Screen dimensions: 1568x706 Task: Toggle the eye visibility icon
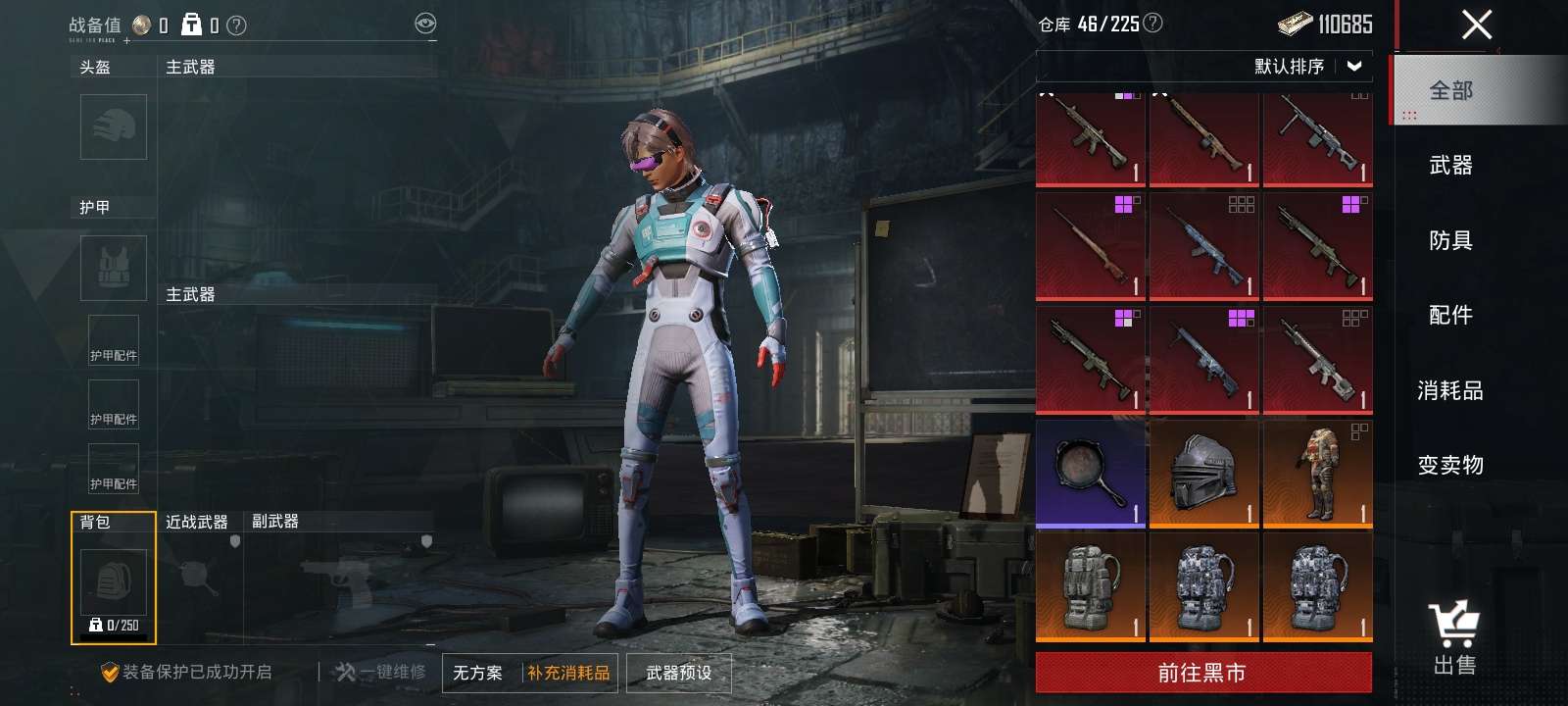[x=425, y=25]
